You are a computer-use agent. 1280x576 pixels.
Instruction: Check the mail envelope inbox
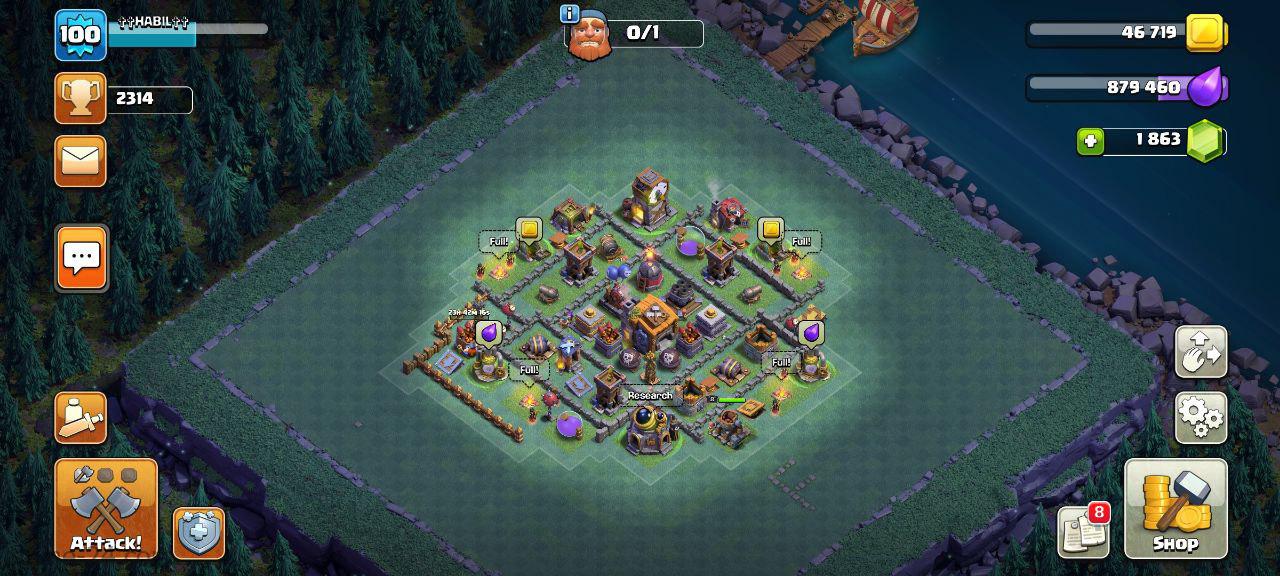pyautogui.click(x=81, y=161)
